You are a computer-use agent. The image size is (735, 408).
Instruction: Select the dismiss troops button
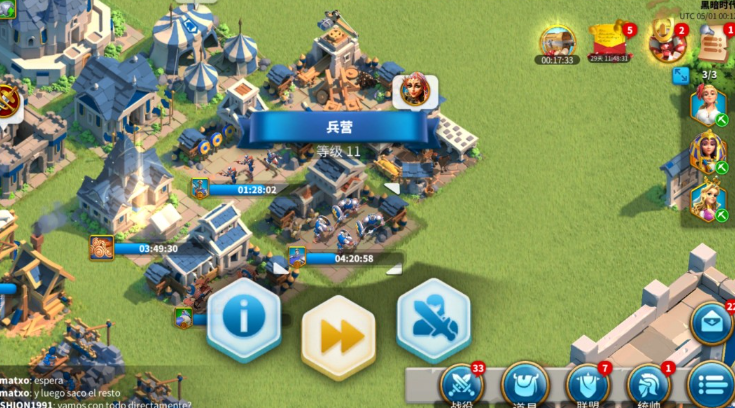pyautogui.click(x=432, y=319)
